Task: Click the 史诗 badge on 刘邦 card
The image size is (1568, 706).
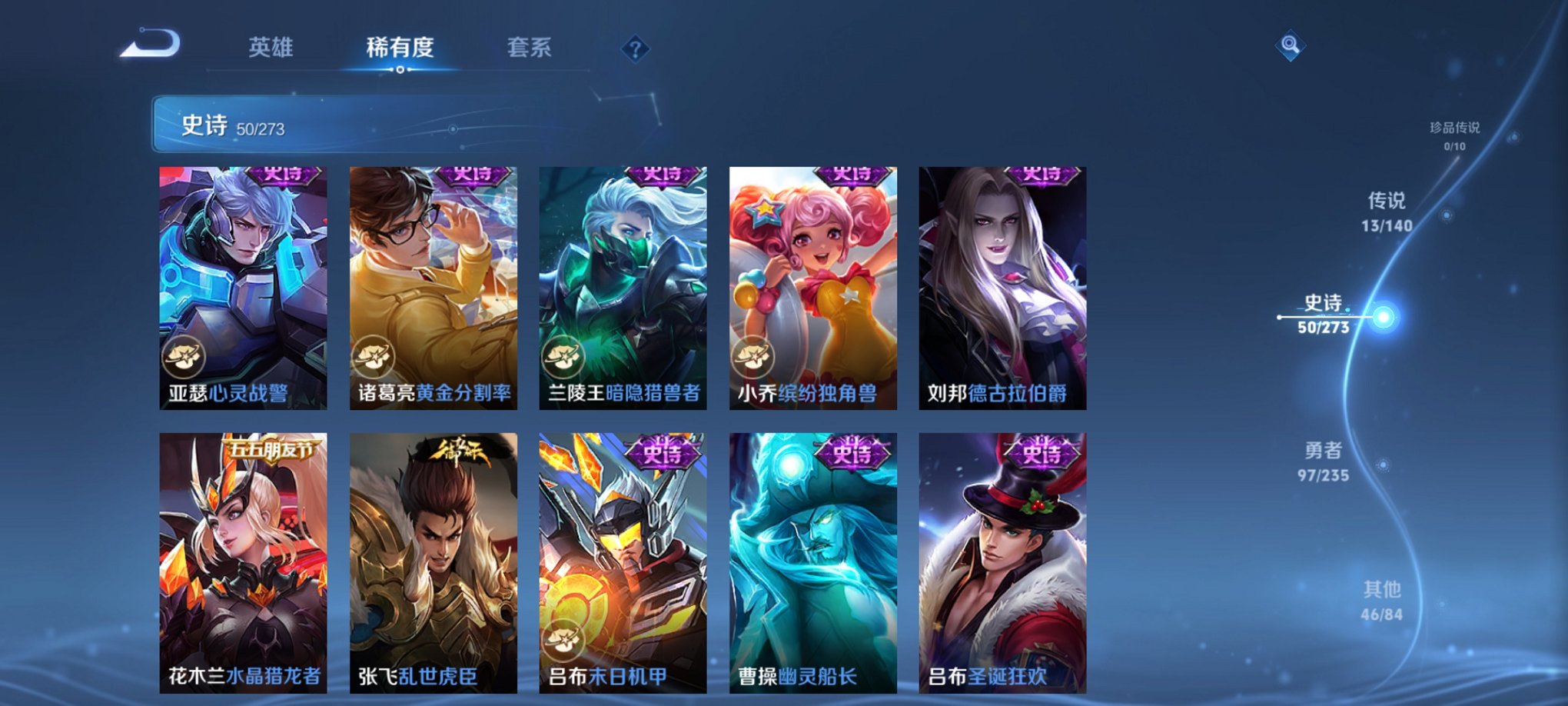Action: [1041, 175]
